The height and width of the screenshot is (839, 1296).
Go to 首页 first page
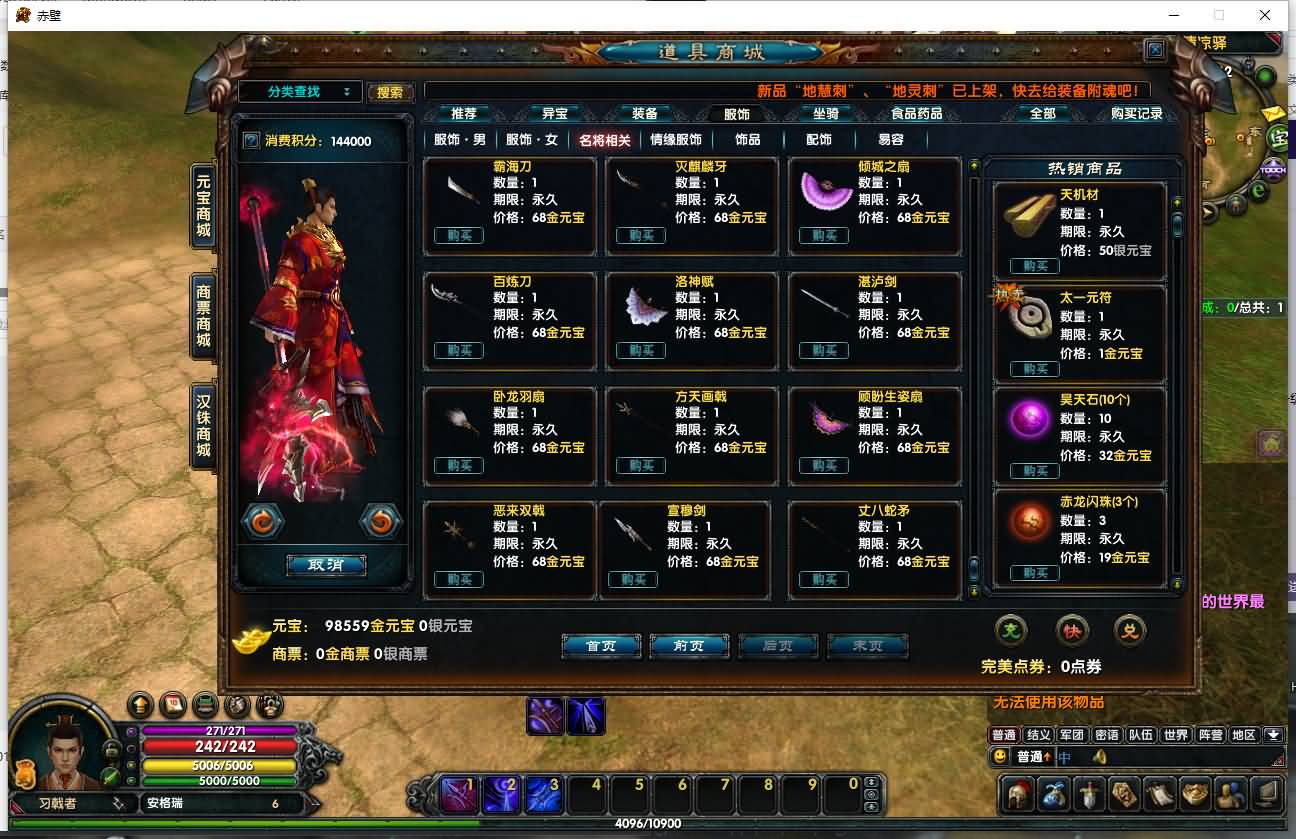click(x=601, y=646)
